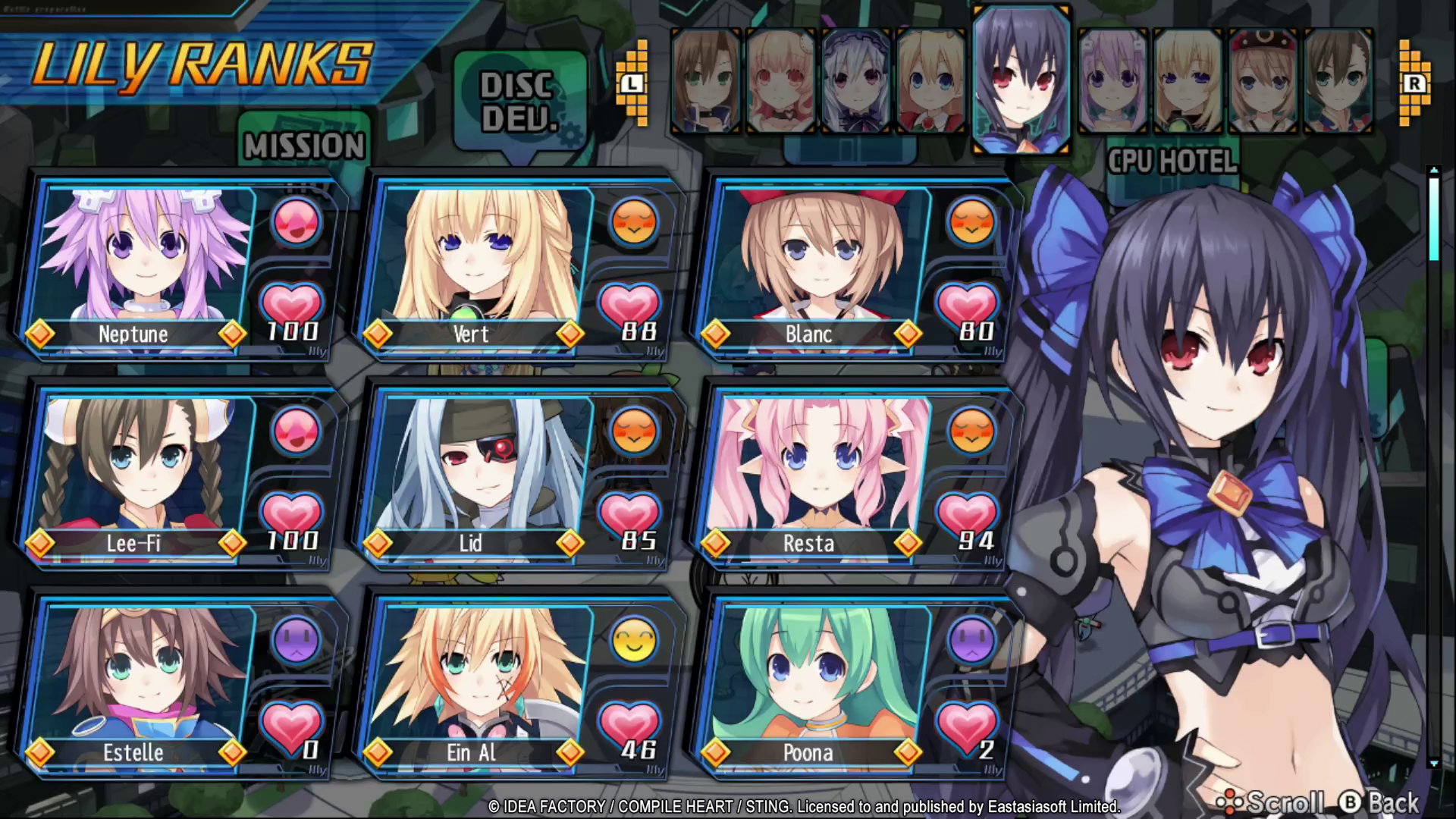Select the blonde blue-eyed girl in red outfit portrait
The image size is (1456, 819).
tap(931, 82)
